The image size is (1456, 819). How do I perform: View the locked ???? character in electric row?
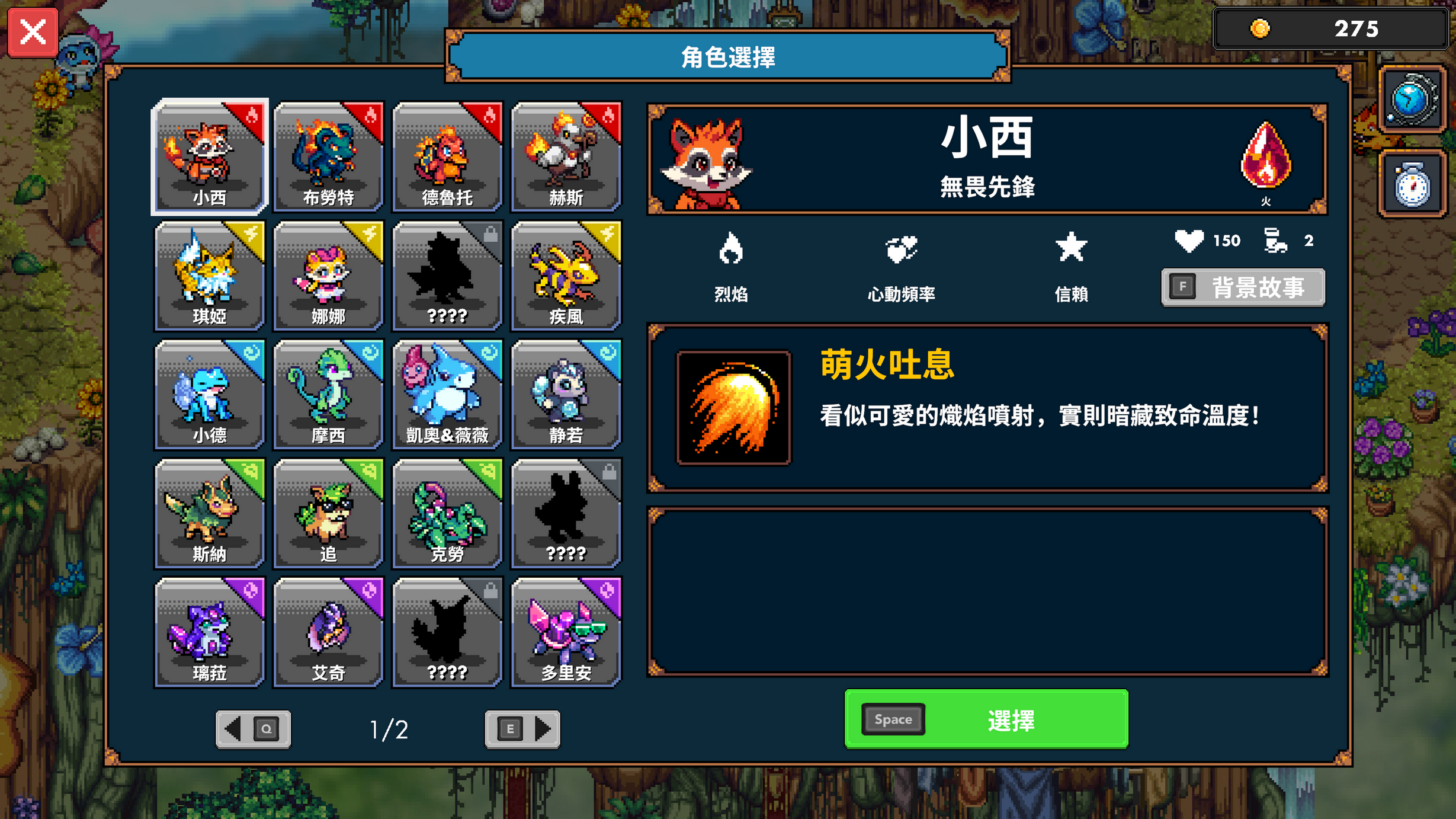[447, 276]
